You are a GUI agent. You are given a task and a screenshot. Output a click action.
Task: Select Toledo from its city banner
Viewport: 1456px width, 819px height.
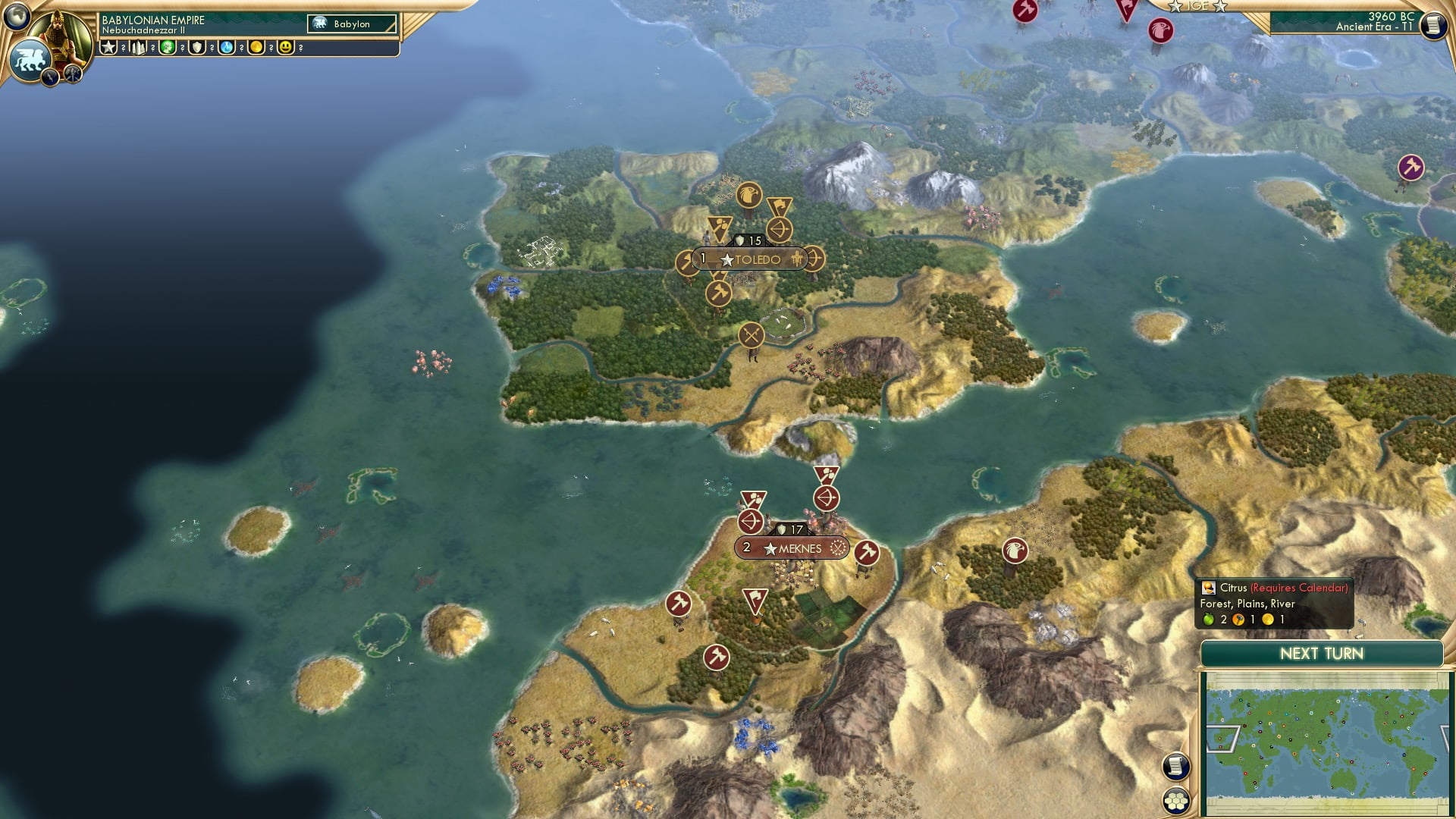pyautogui.click(x=757, y=259)
